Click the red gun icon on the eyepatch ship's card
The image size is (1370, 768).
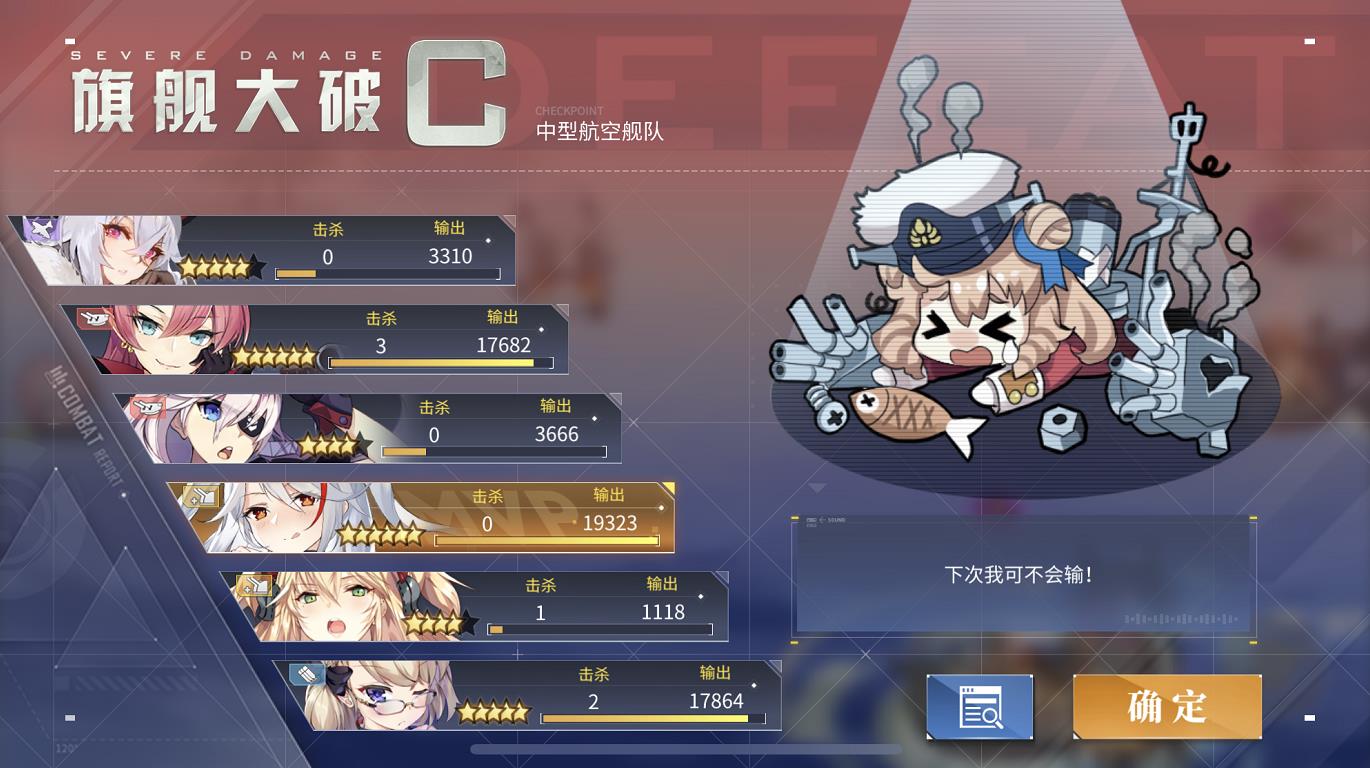pyautogui.click(x=148, y=406)
